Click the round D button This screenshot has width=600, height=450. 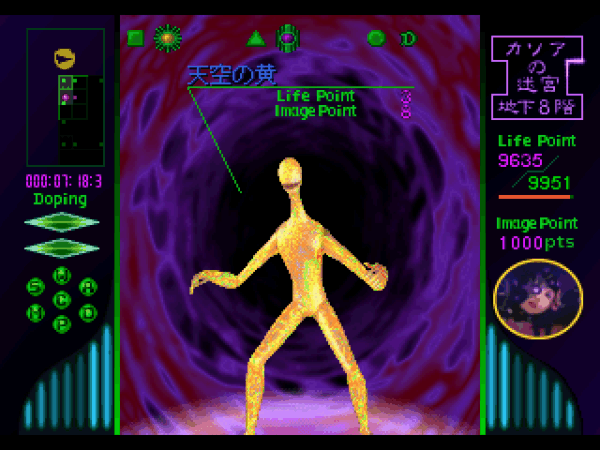(x=88, y=312)
